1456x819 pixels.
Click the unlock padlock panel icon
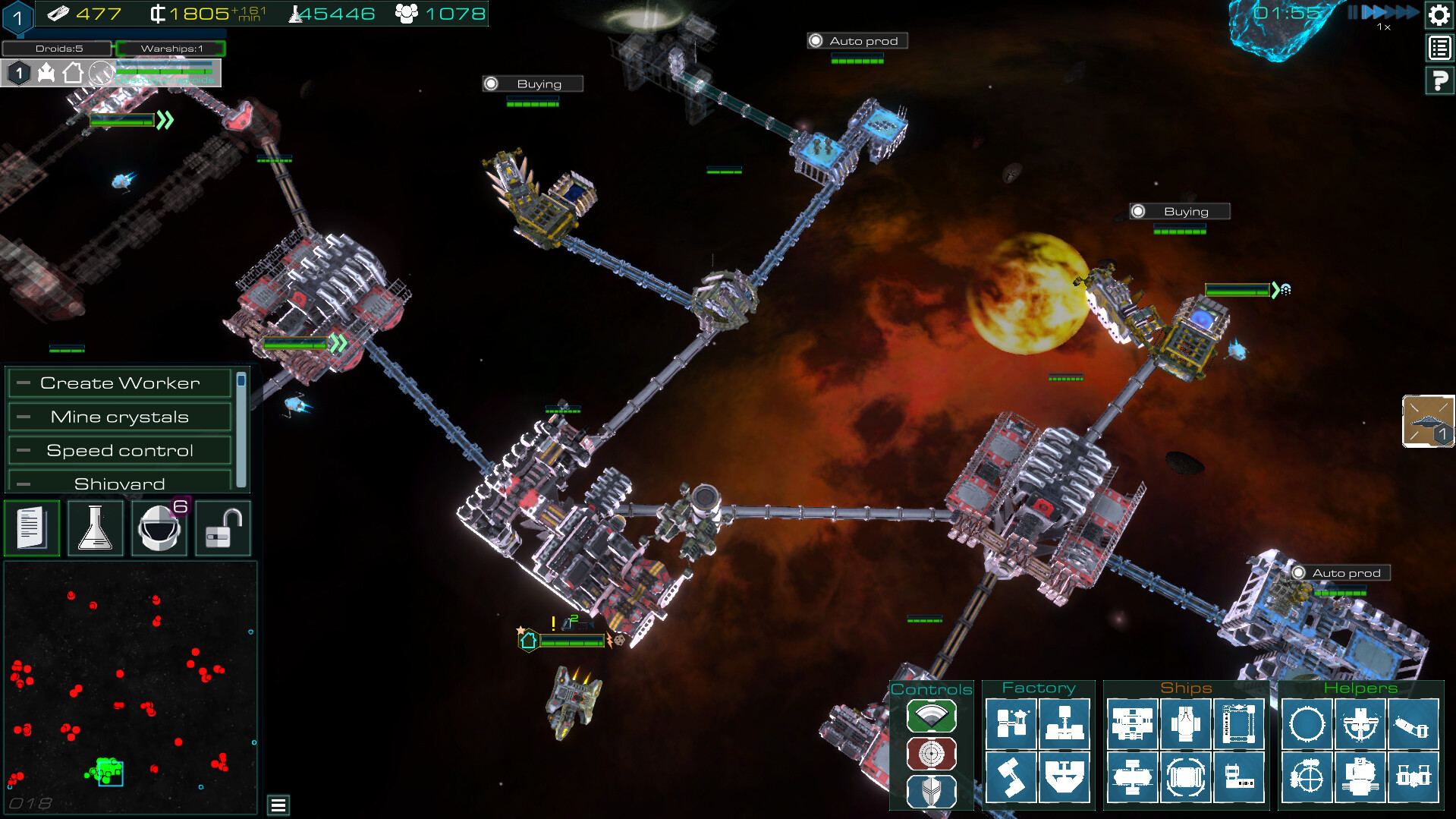click(222, 528)
